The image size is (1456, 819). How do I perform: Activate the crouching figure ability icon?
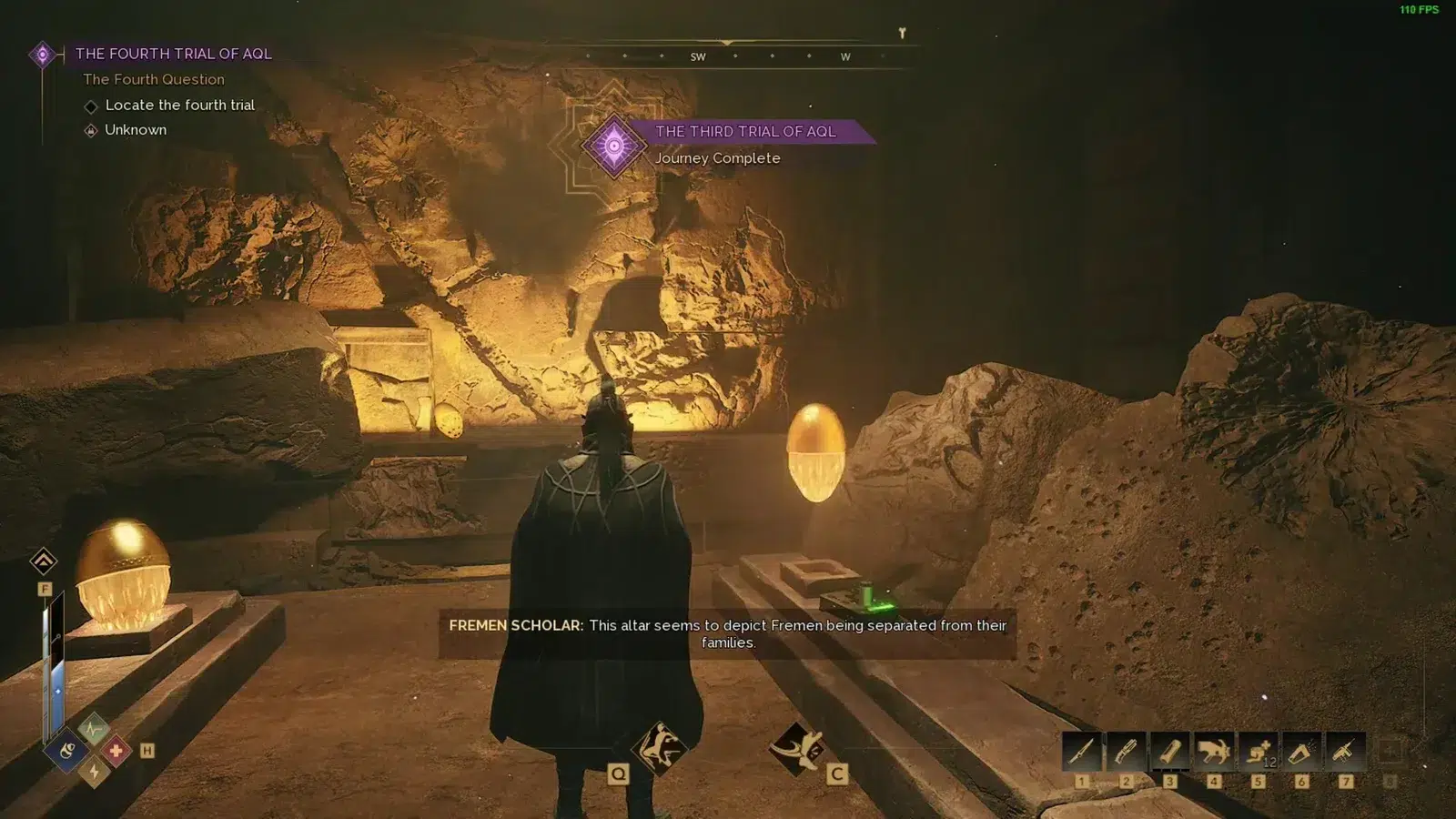659,748
